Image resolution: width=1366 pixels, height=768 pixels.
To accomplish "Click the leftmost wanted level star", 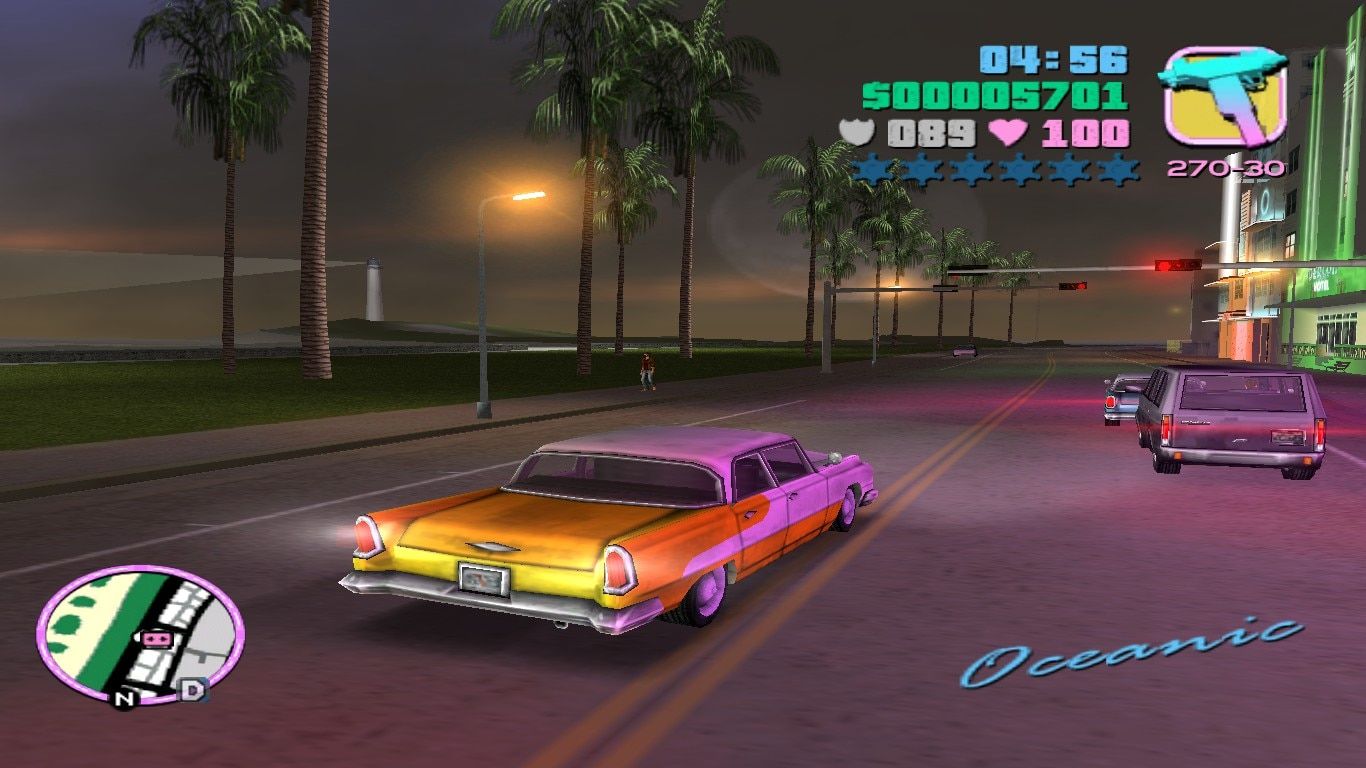I will point(871,168).
